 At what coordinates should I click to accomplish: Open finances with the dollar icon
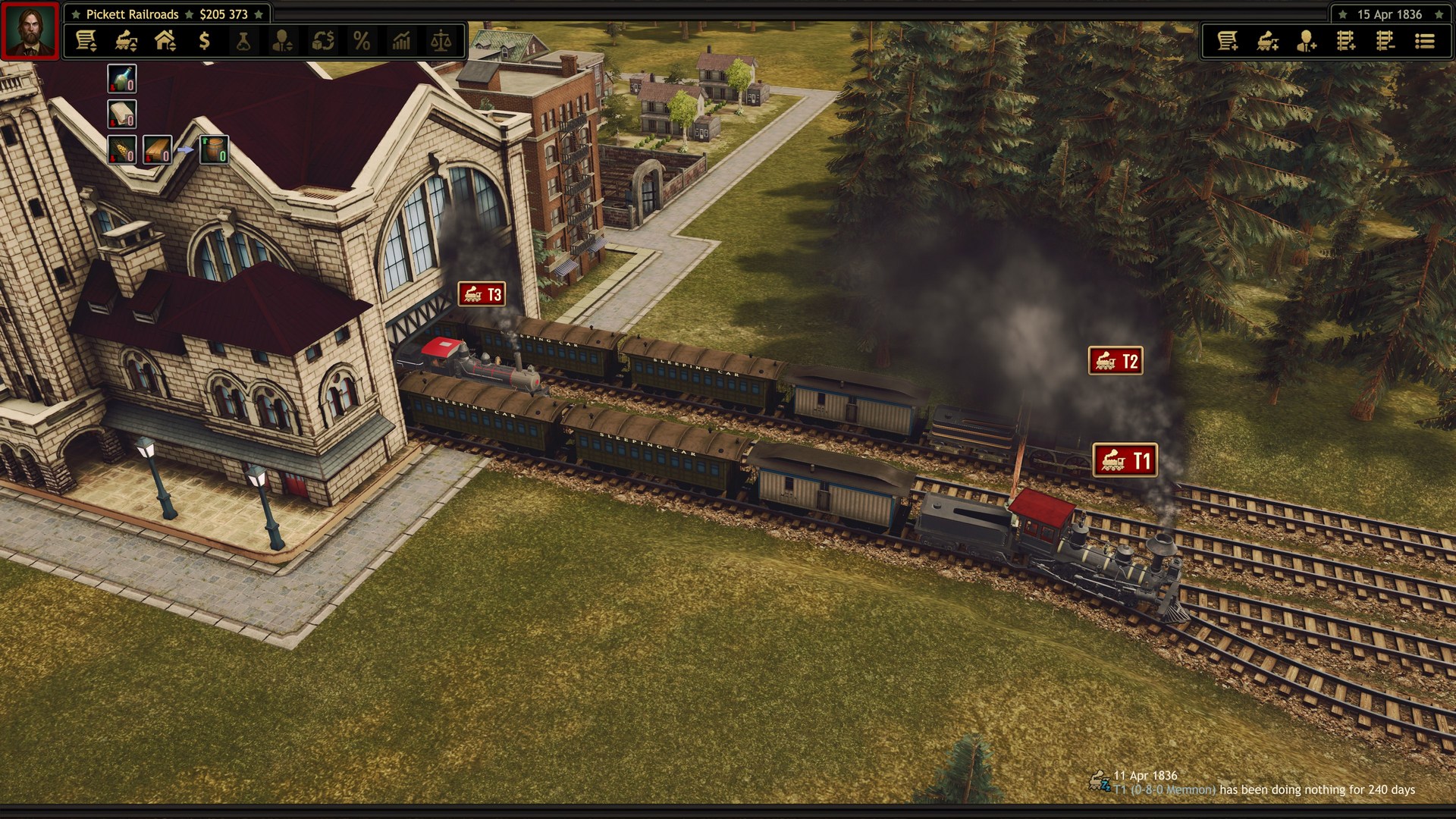click(x=202, y=41)
